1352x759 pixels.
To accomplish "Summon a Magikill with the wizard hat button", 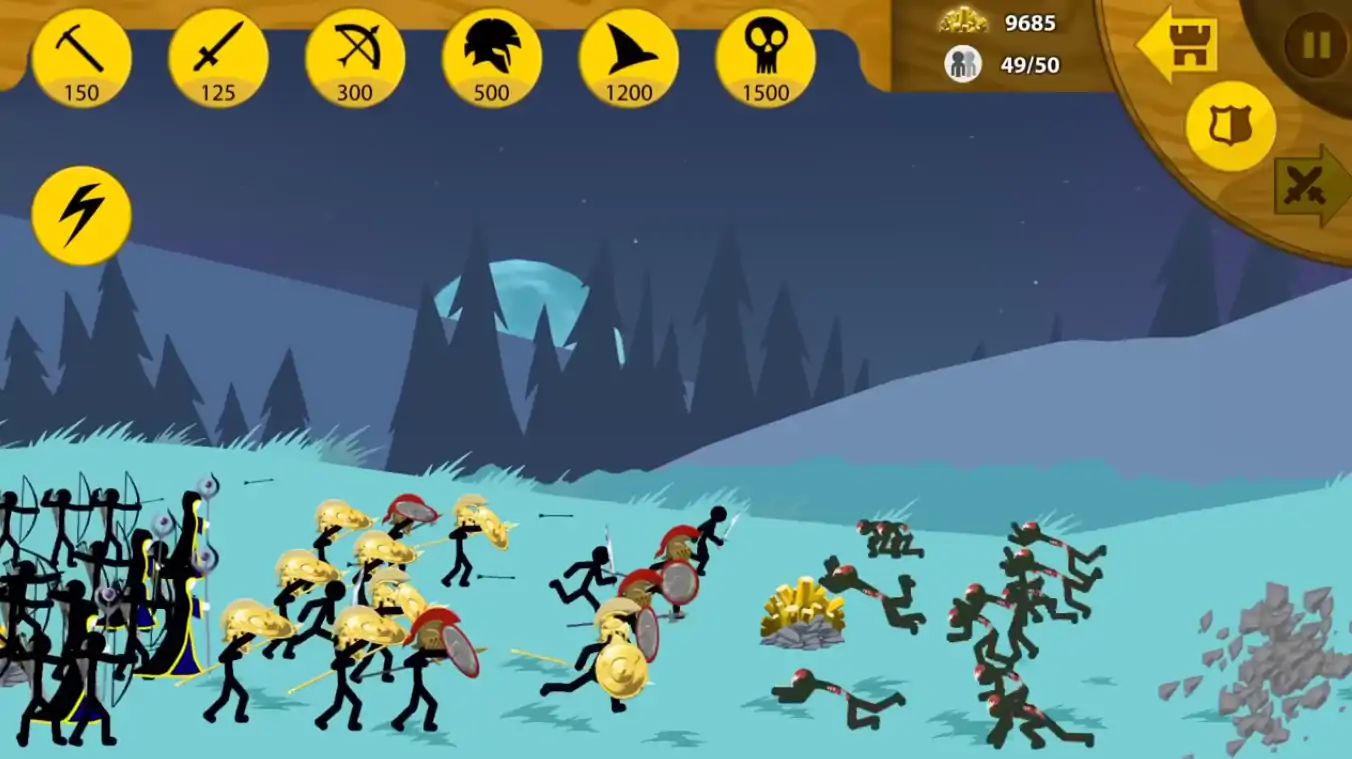I will click(628, 58).
